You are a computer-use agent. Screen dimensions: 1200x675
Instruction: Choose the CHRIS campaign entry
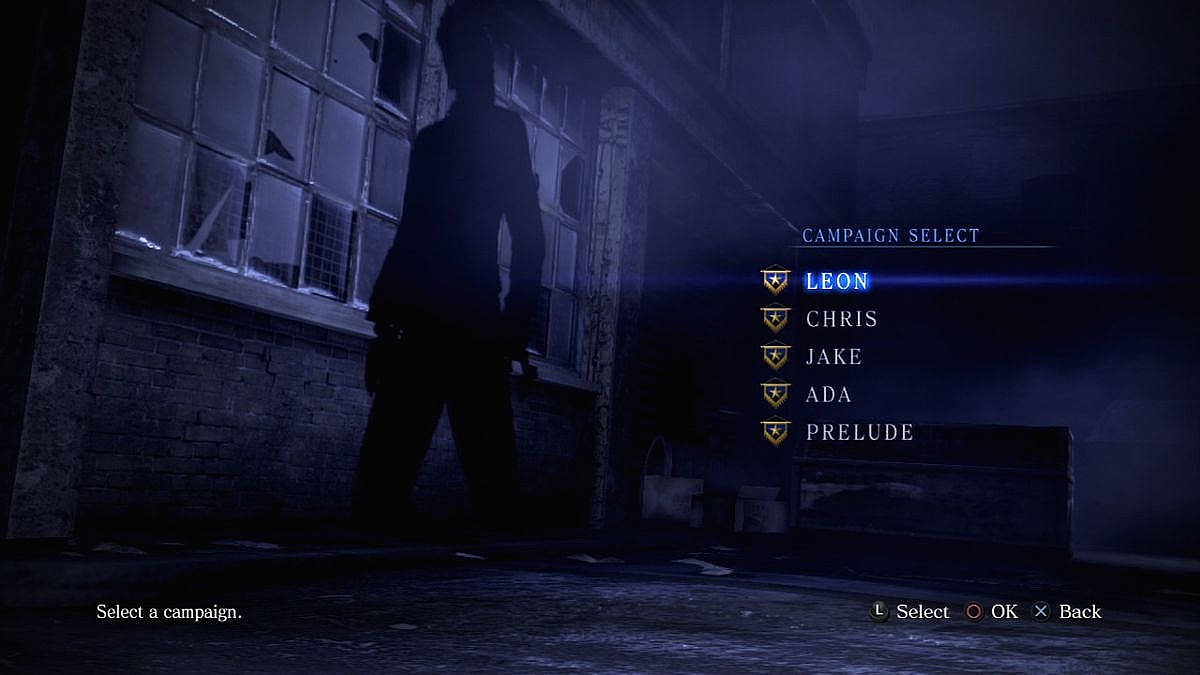[x=842, y=319]
